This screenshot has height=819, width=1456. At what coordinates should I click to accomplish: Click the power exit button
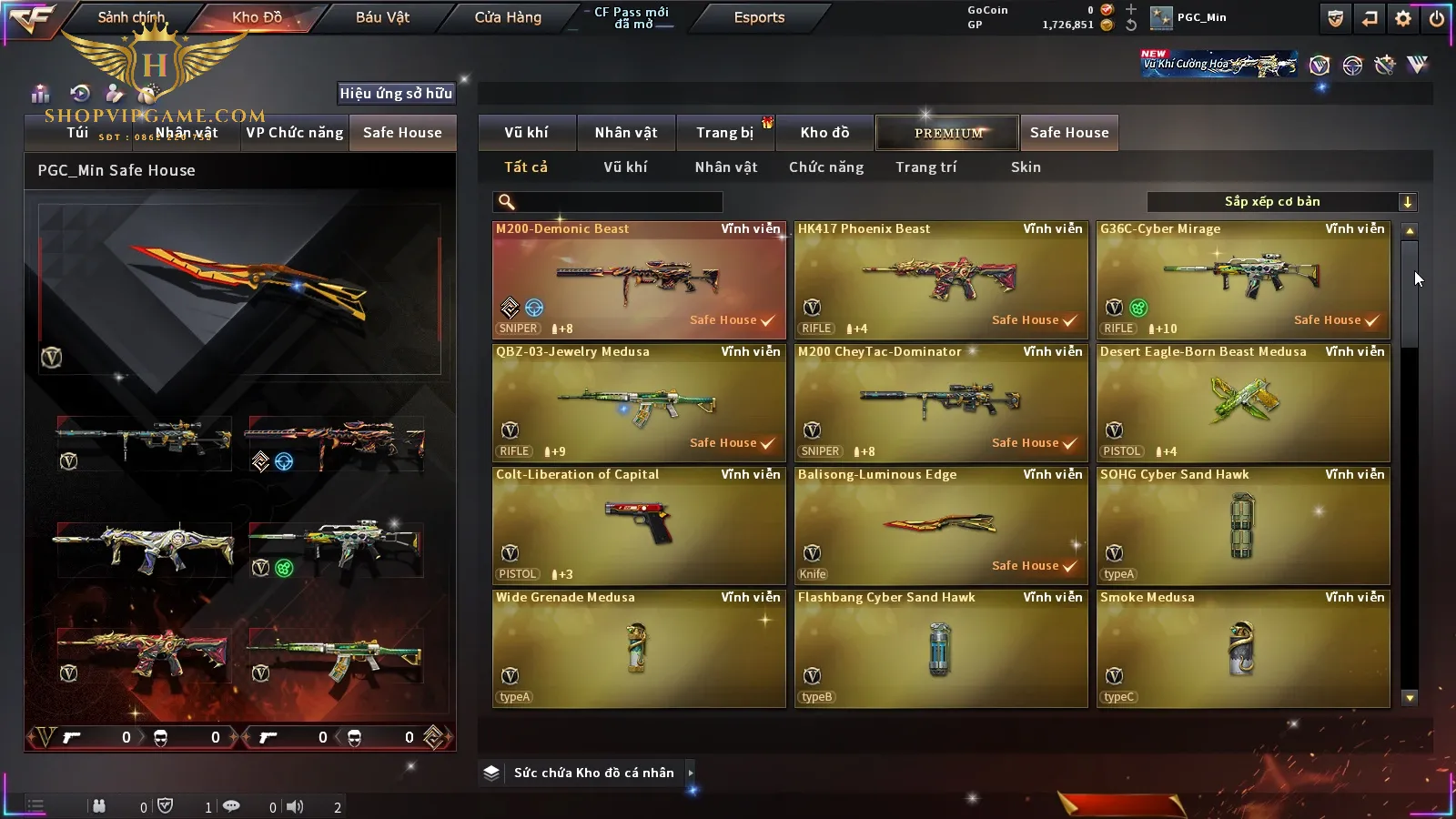pos(1437,18)
